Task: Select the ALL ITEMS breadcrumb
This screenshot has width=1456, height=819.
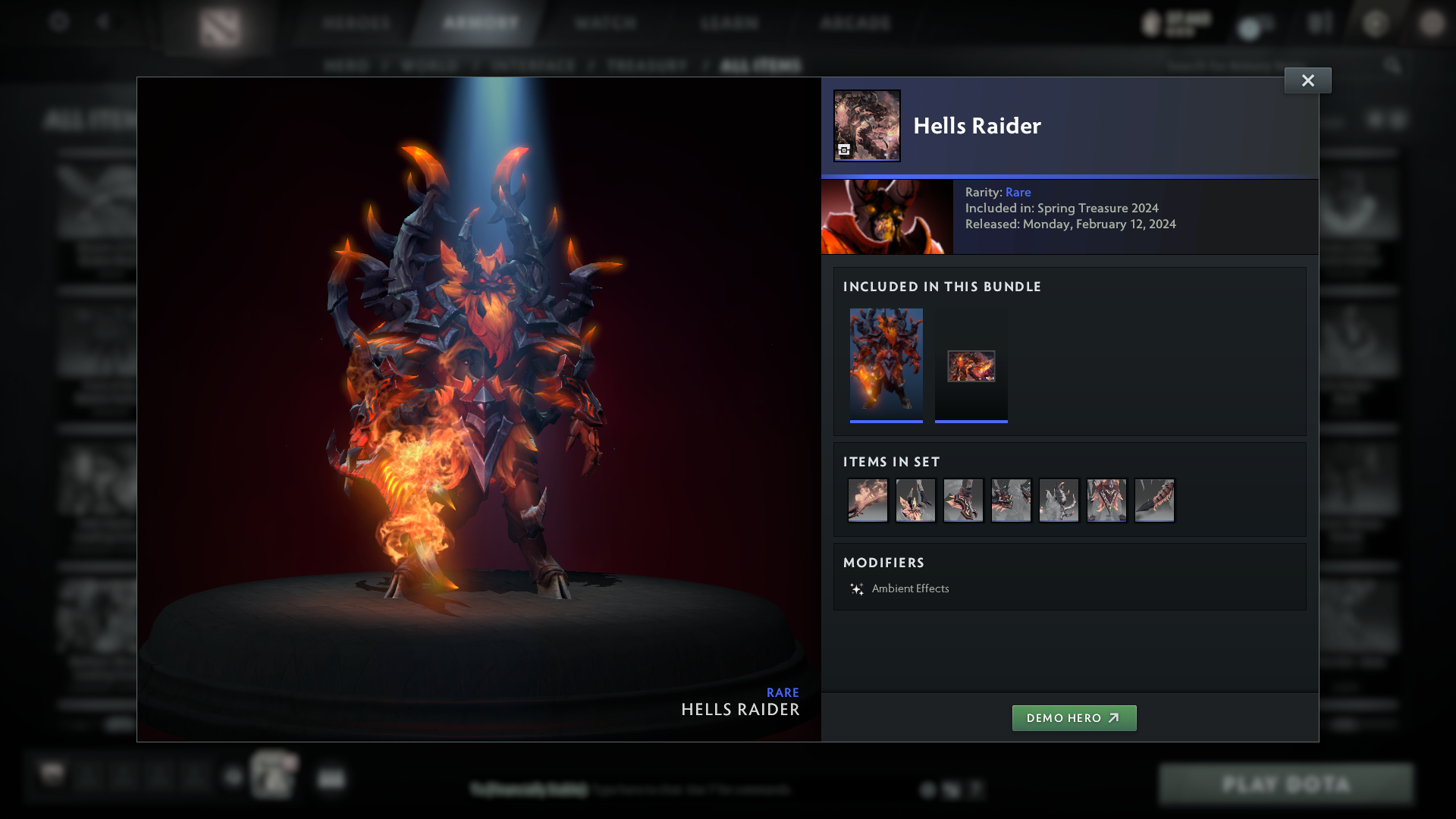Action: (x=761, y=65)
